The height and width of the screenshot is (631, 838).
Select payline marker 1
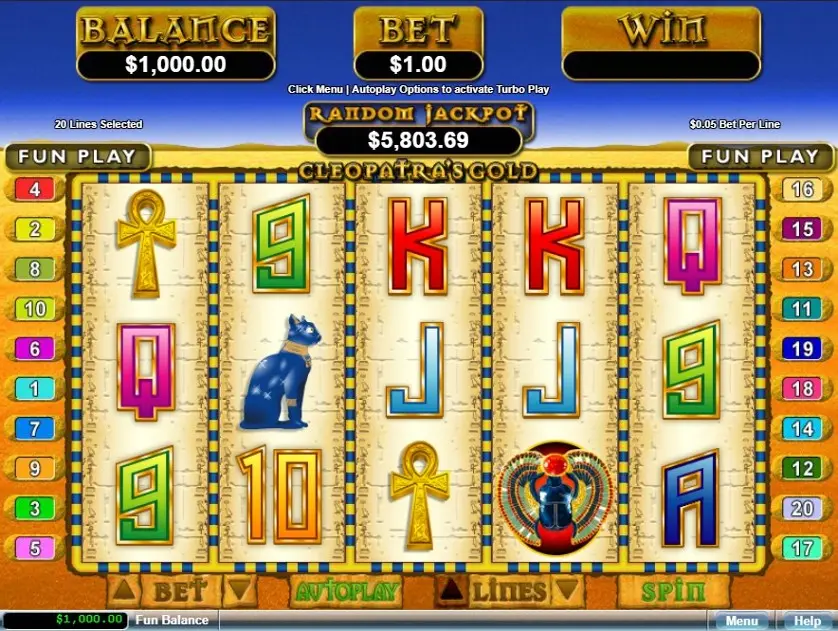pyautogui.click(x=34, y=389)
